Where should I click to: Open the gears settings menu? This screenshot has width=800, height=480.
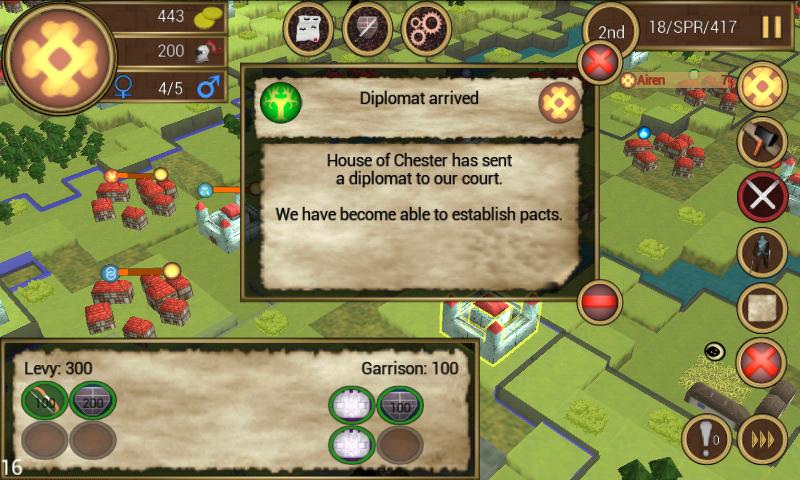(425, 29)
